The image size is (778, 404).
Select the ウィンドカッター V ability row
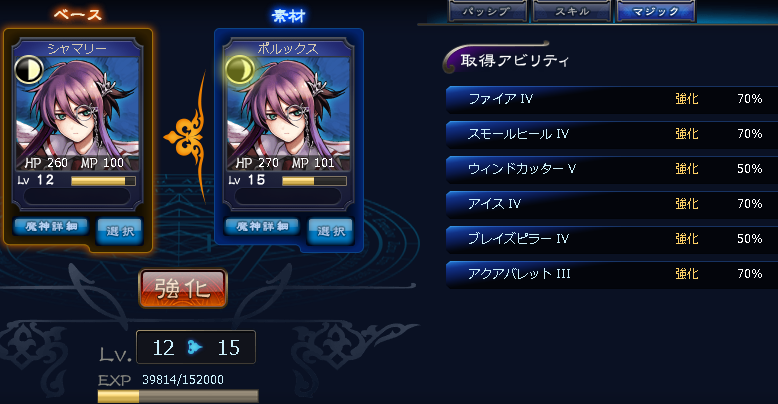pos(611,169)
